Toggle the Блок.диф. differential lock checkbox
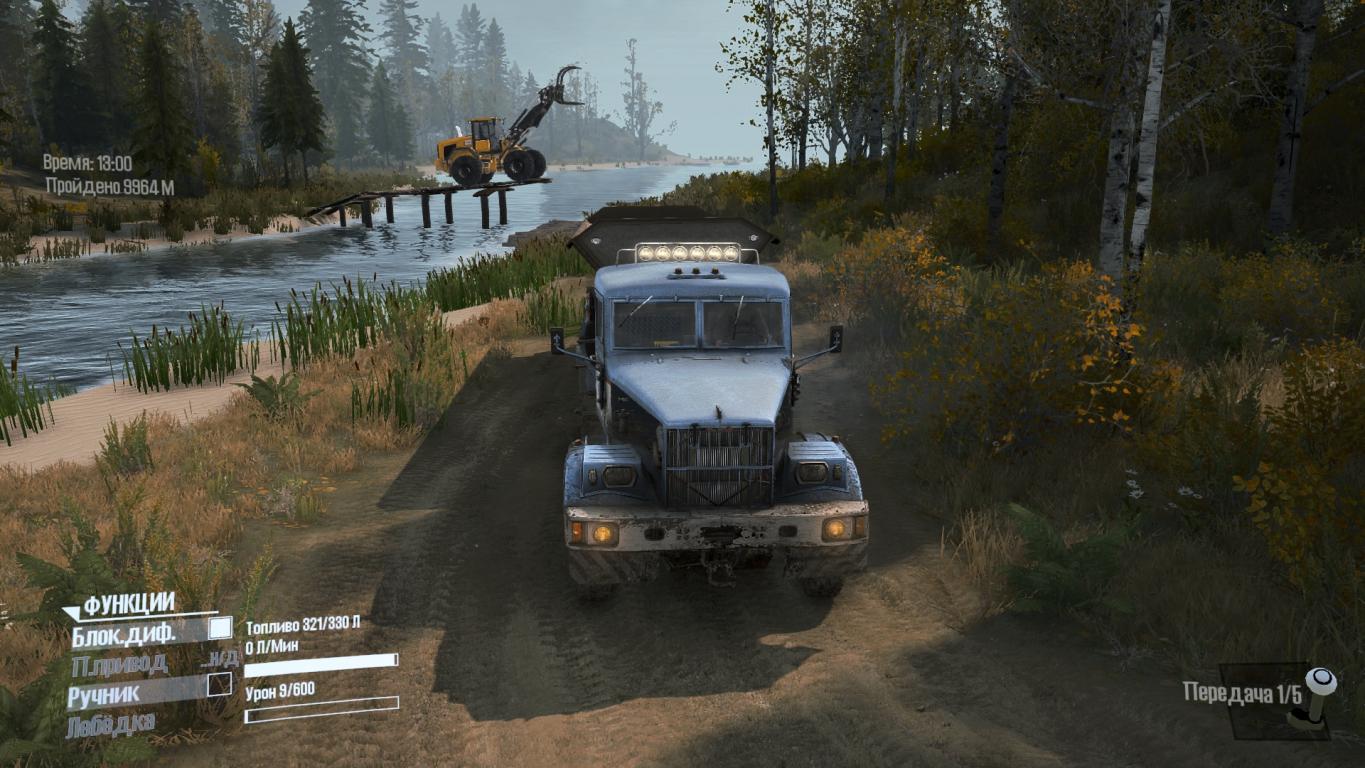 220,629
